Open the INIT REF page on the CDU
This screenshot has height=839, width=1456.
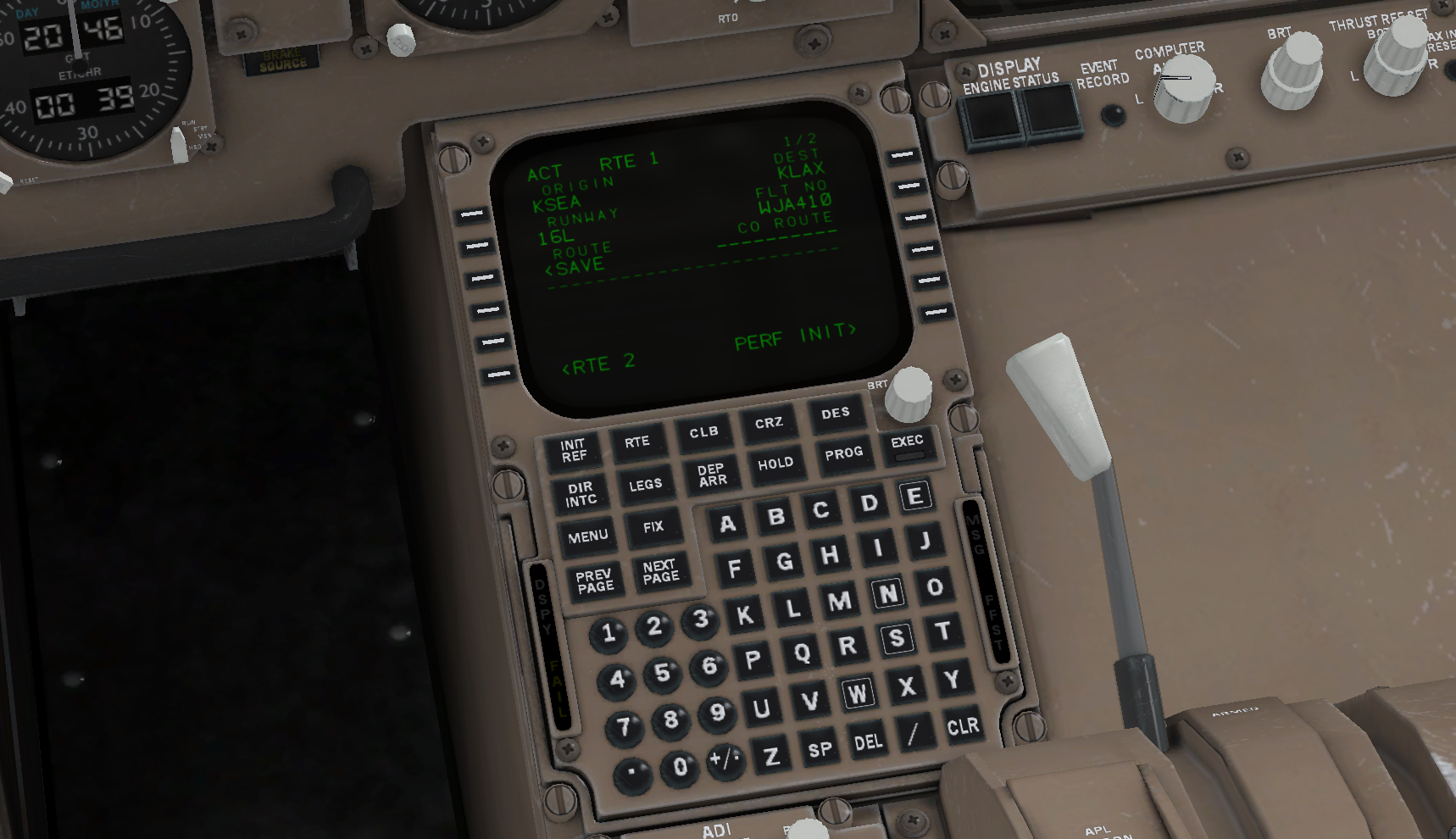pos(573,450)
